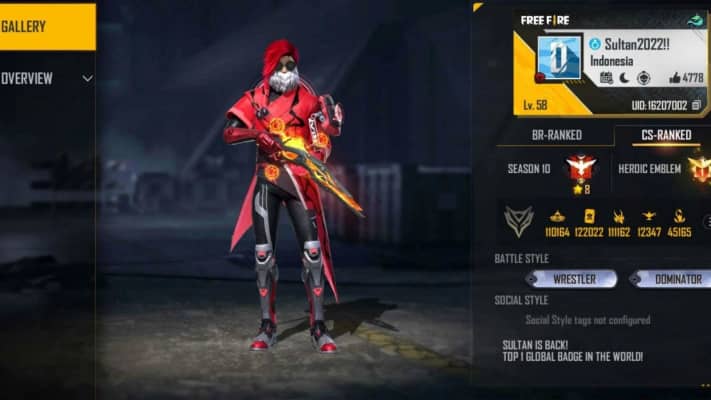Select the CS-Ranked tab
Screen dimensions: 711x400
point(662,135)
